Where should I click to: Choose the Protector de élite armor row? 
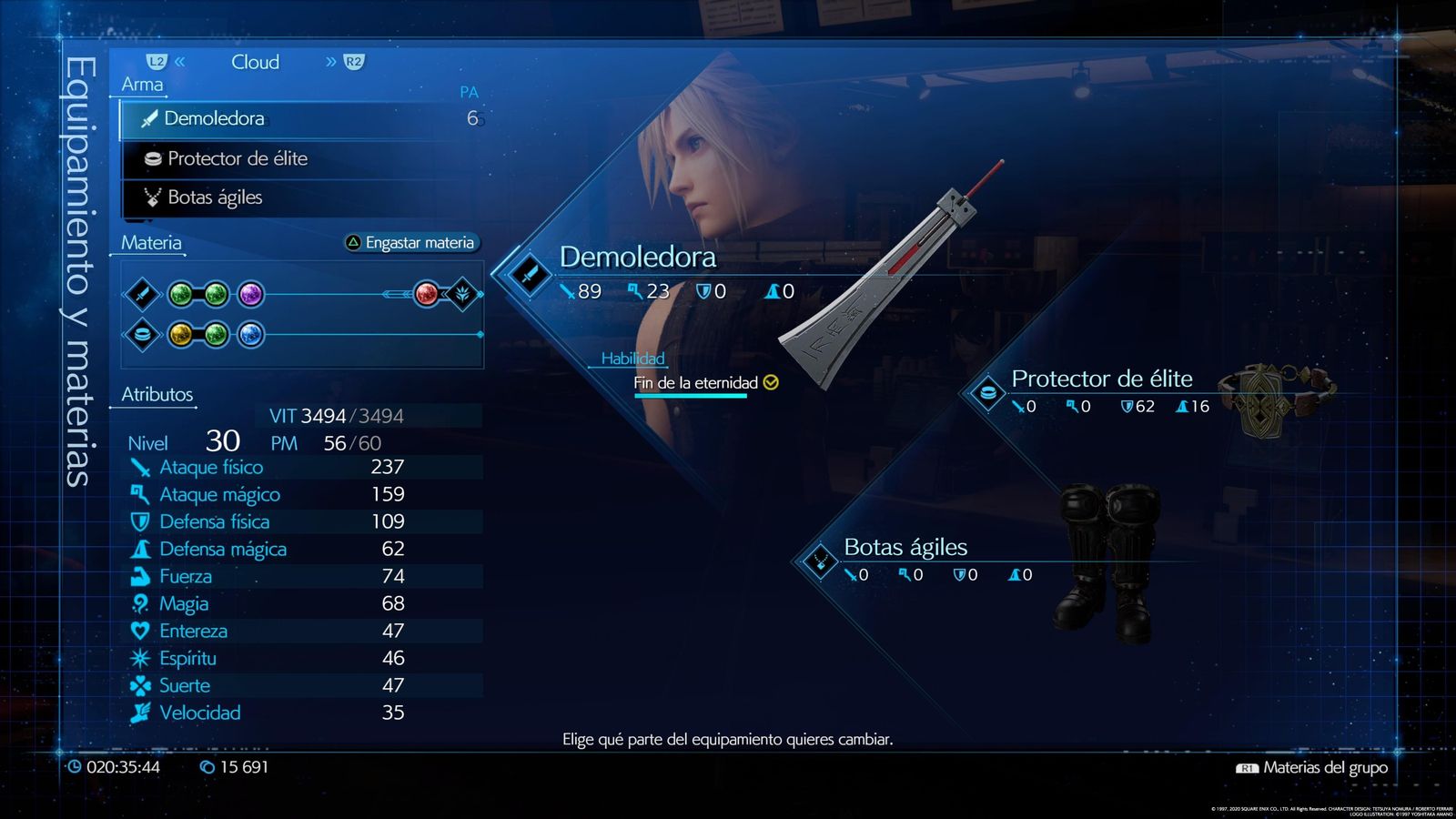click(x=300, y=158)
